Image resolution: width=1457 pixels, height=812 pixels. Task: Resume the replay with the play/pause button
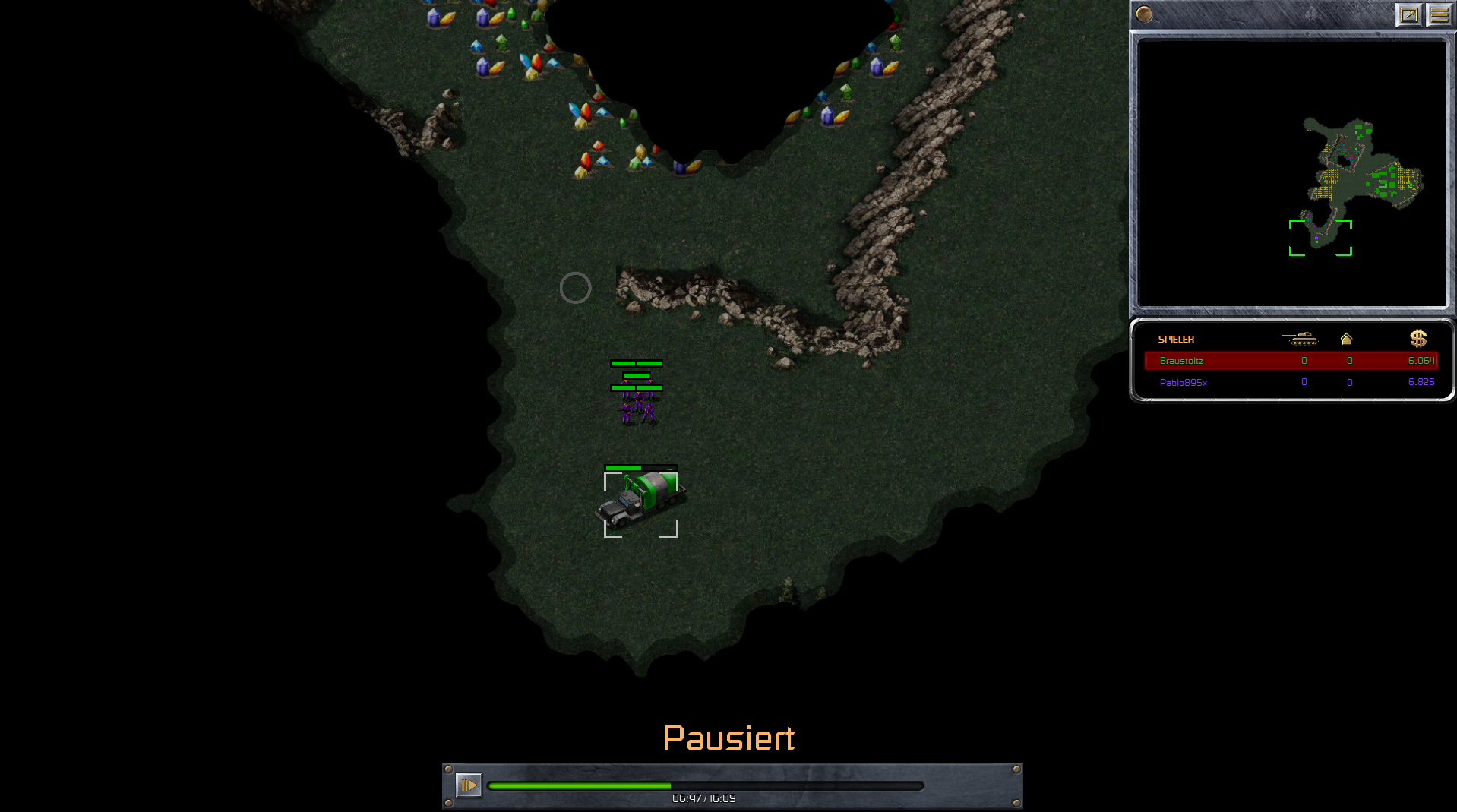(x=468, y=785)
